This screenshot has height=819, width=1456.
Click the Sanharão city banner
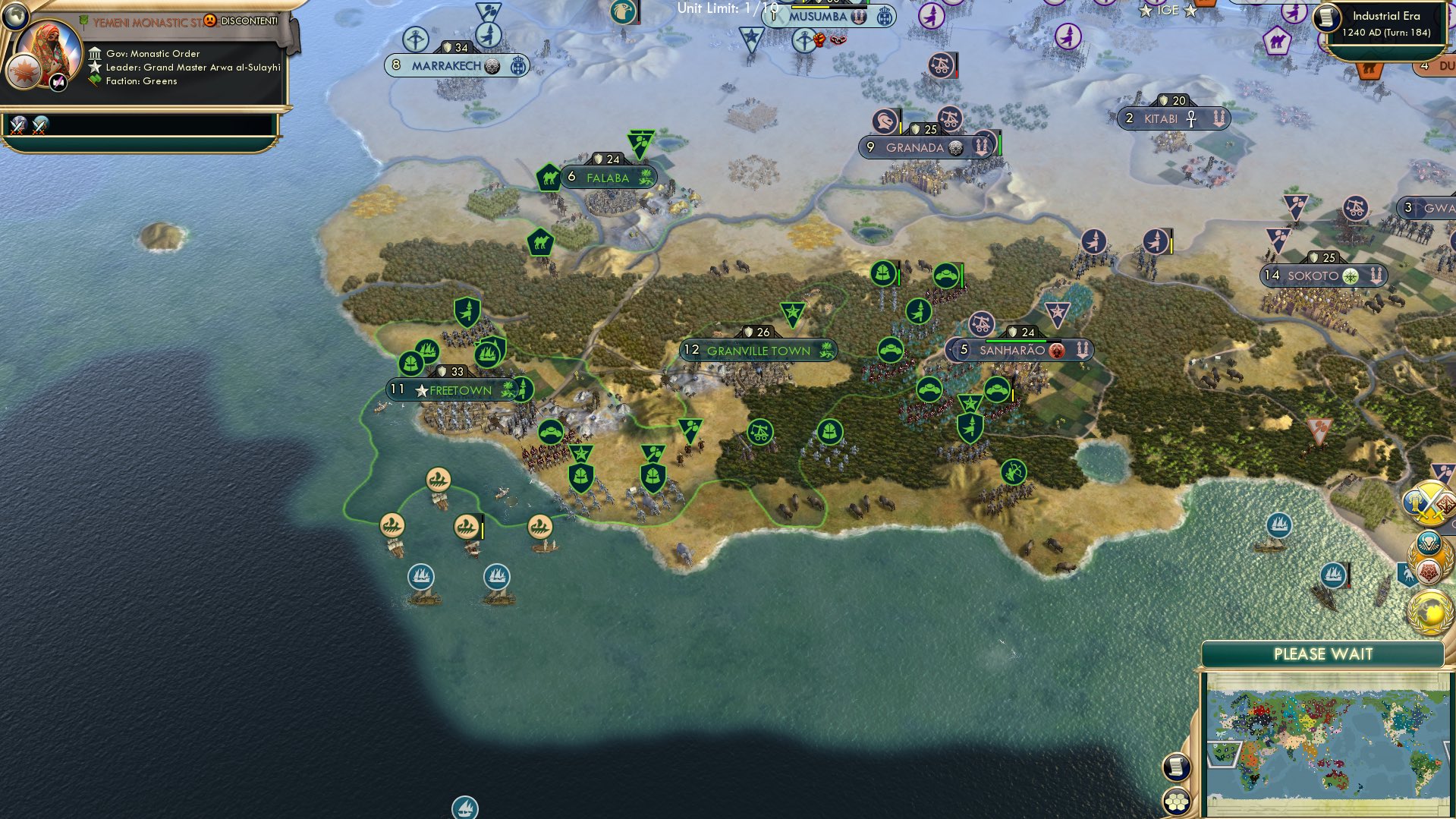[x=1017, y=349]
